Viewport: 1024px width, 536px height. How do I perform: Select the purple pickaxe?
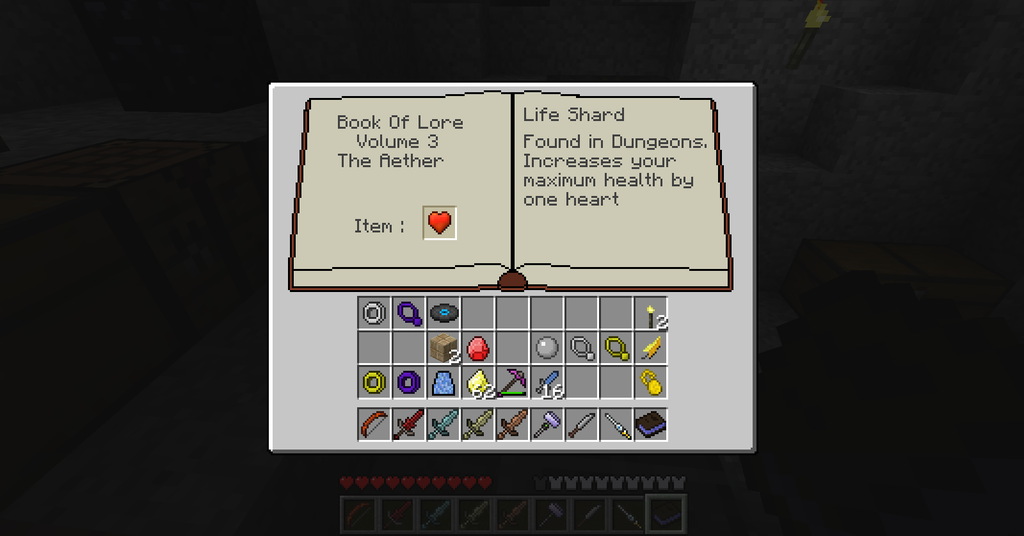coord(512,382)
